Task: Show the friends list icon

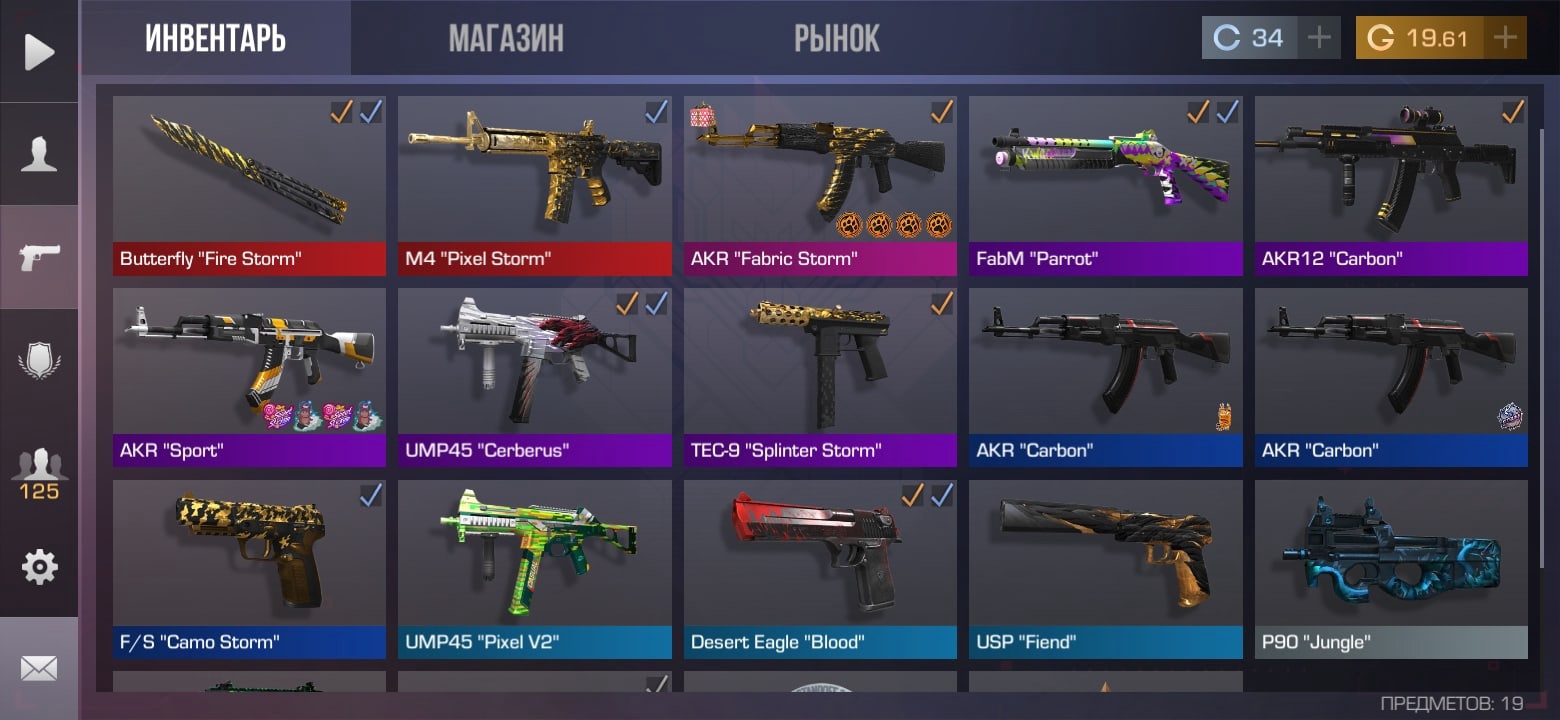Action: [x=39, y=473]
